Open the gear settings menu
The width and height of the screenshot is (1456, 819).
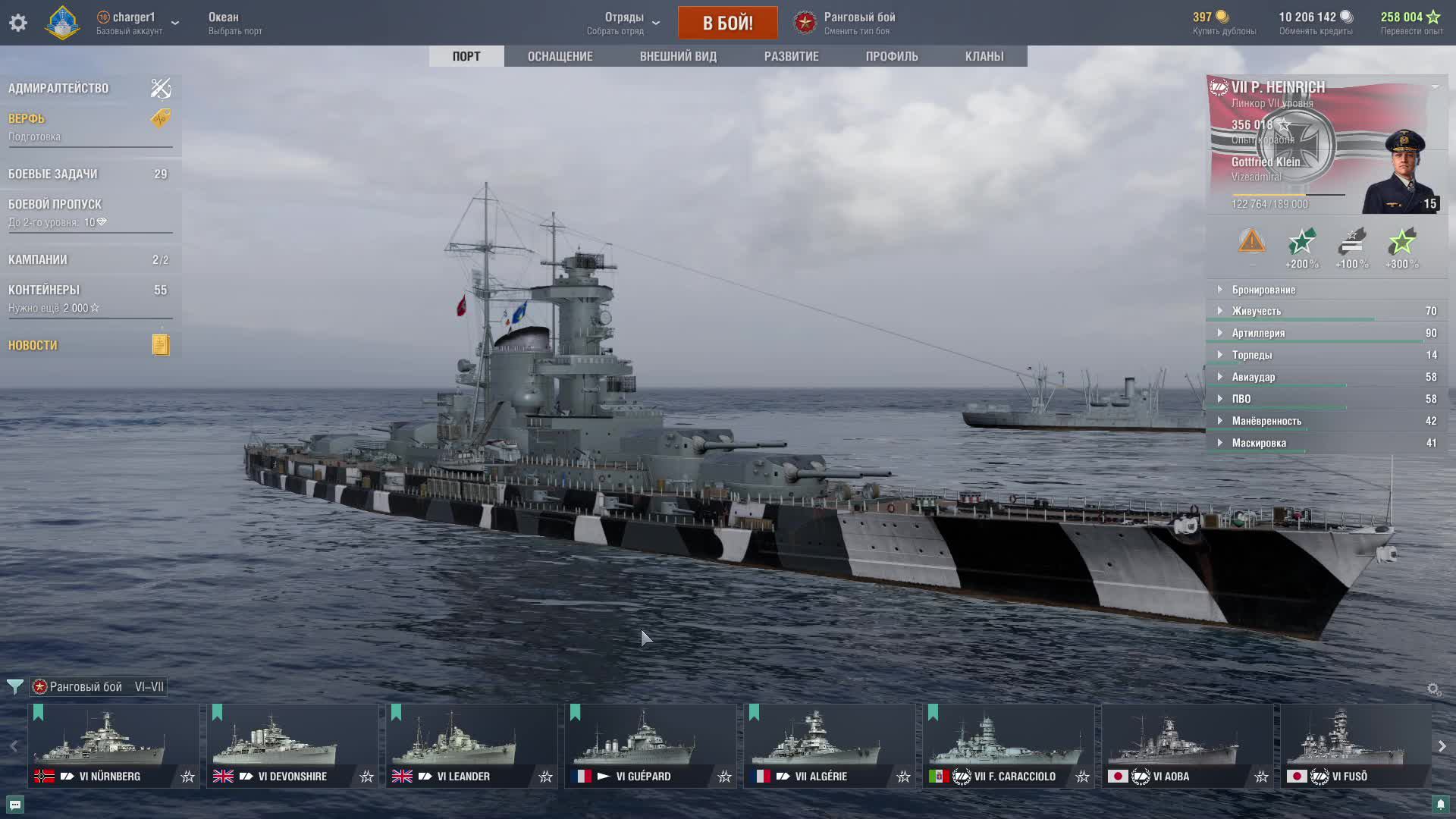click(18, 23)
